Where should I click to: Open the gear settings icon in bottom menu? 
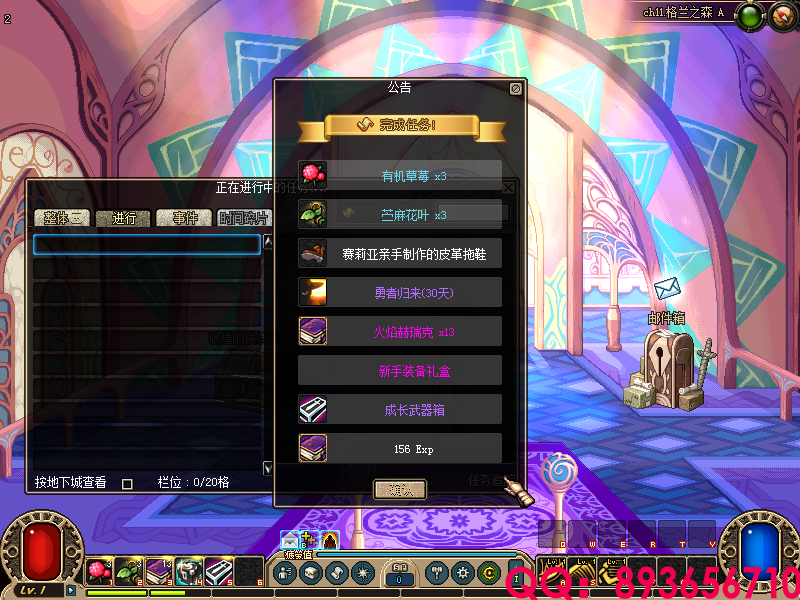(x=462, y=573)
